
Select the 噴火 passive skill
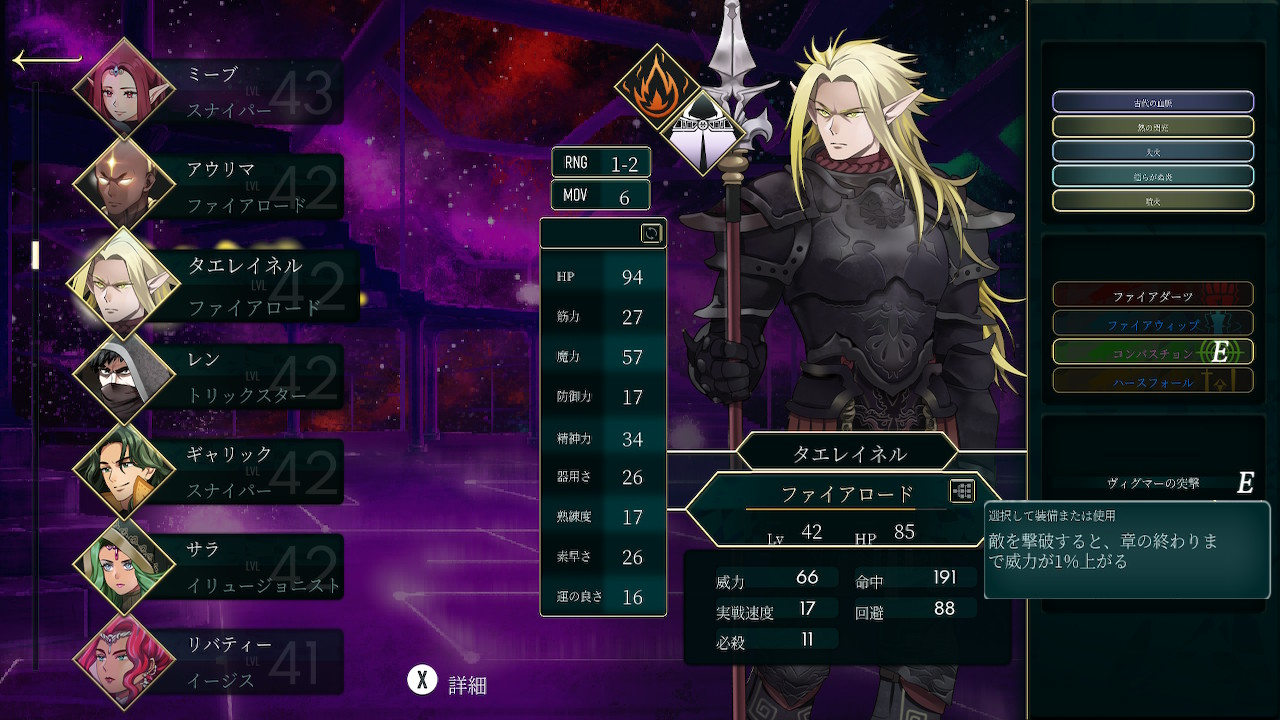coord(1152,201)
